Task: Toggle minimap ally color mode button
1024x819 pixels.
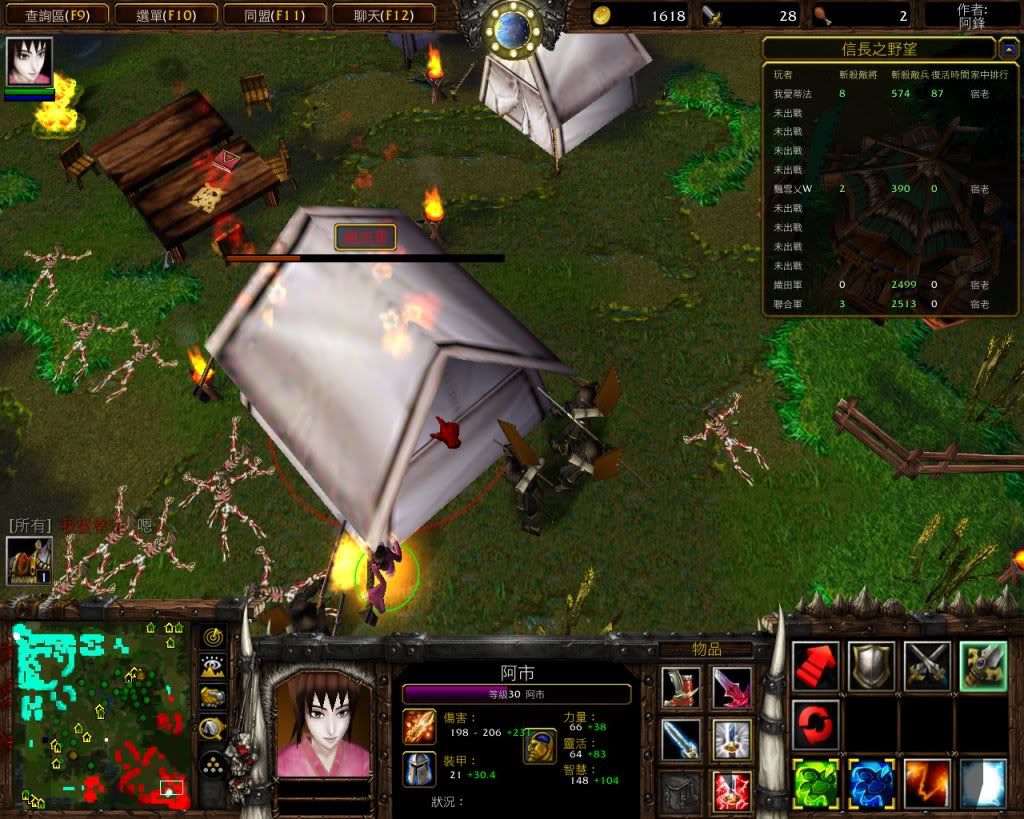Action: pos(212,698)
